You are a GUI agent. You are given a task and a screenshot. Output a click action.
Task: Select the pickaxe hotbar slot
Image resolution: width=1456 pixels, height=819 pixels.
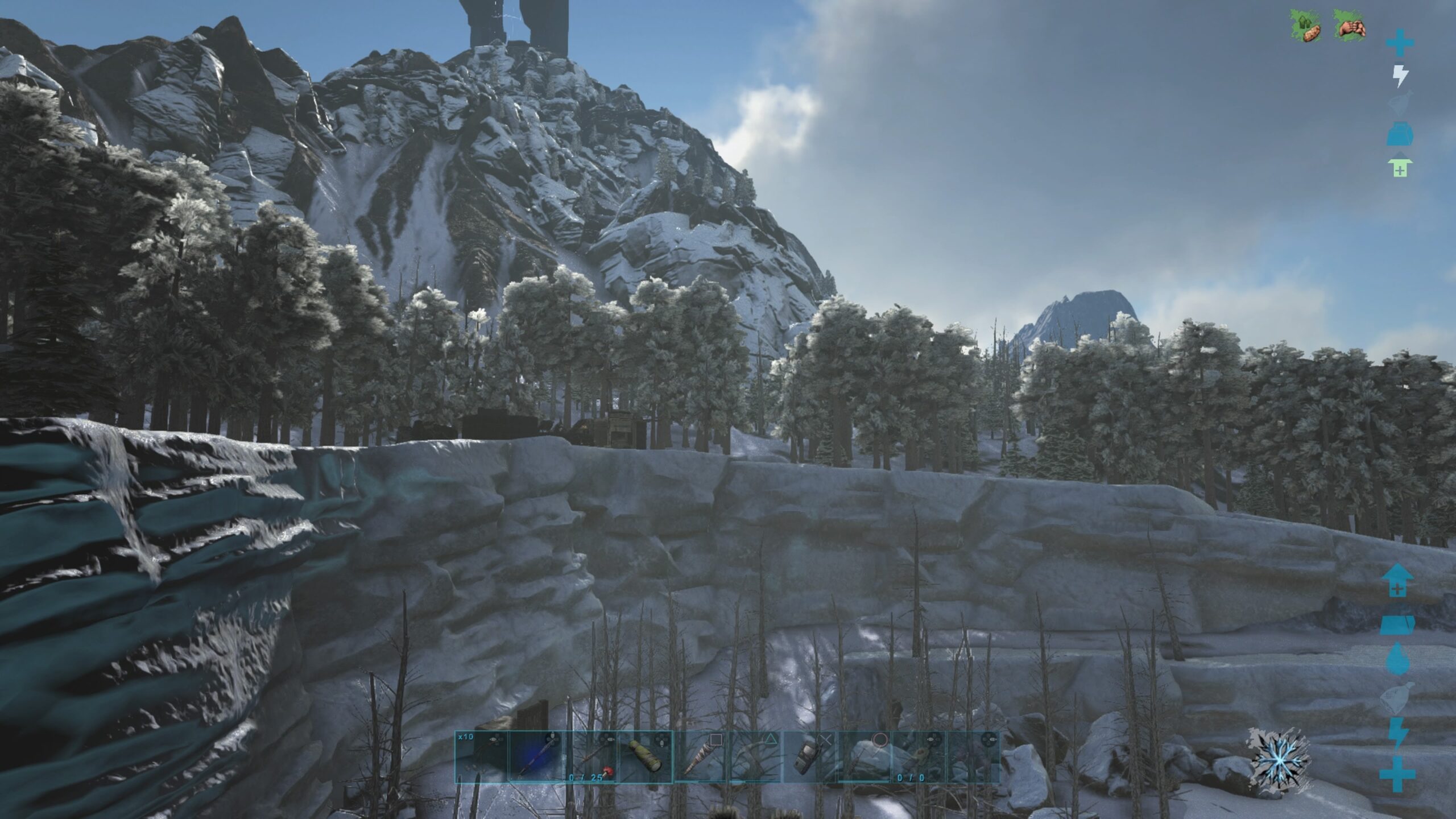tap(754, 757)
